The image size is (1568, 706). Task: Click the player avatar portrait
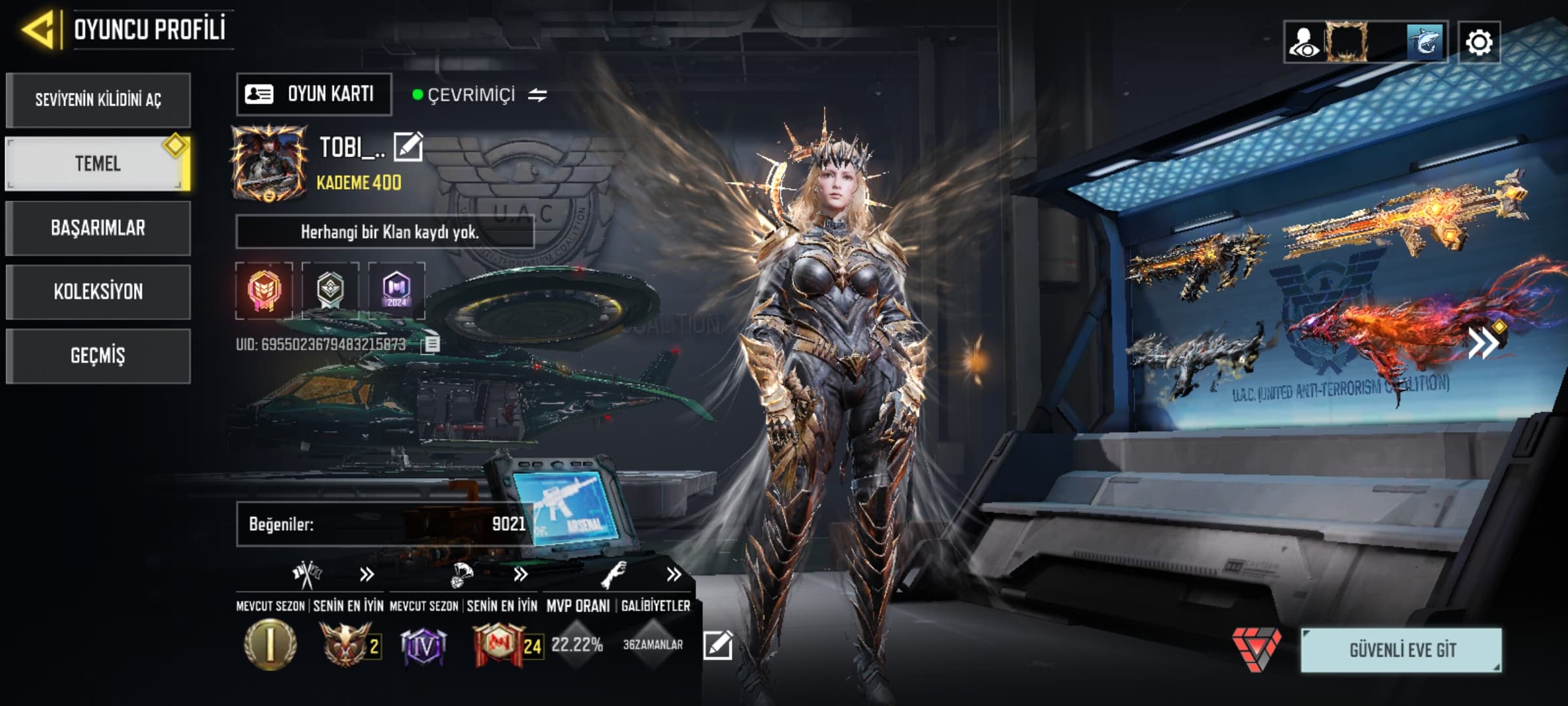[x=269, y=163]
